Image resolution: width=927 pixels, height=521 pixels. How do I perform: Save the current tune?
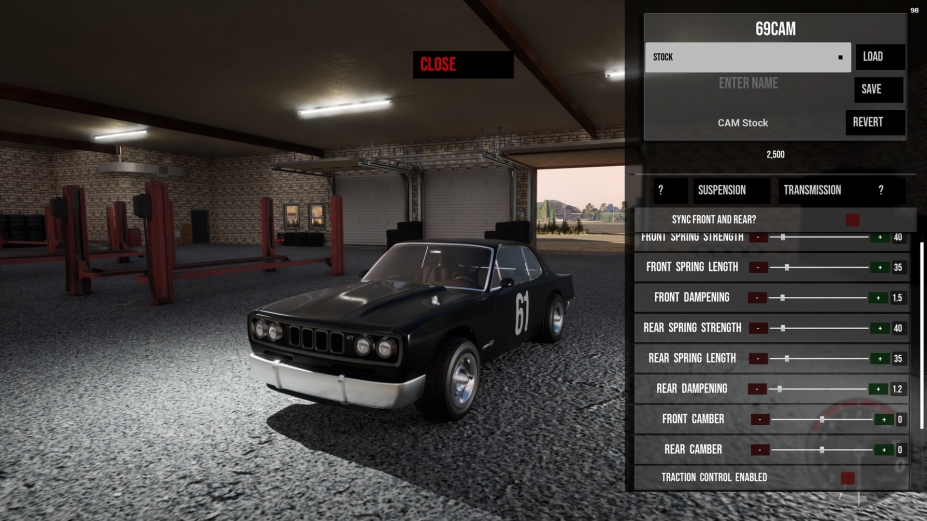click(x=879, y=89)
